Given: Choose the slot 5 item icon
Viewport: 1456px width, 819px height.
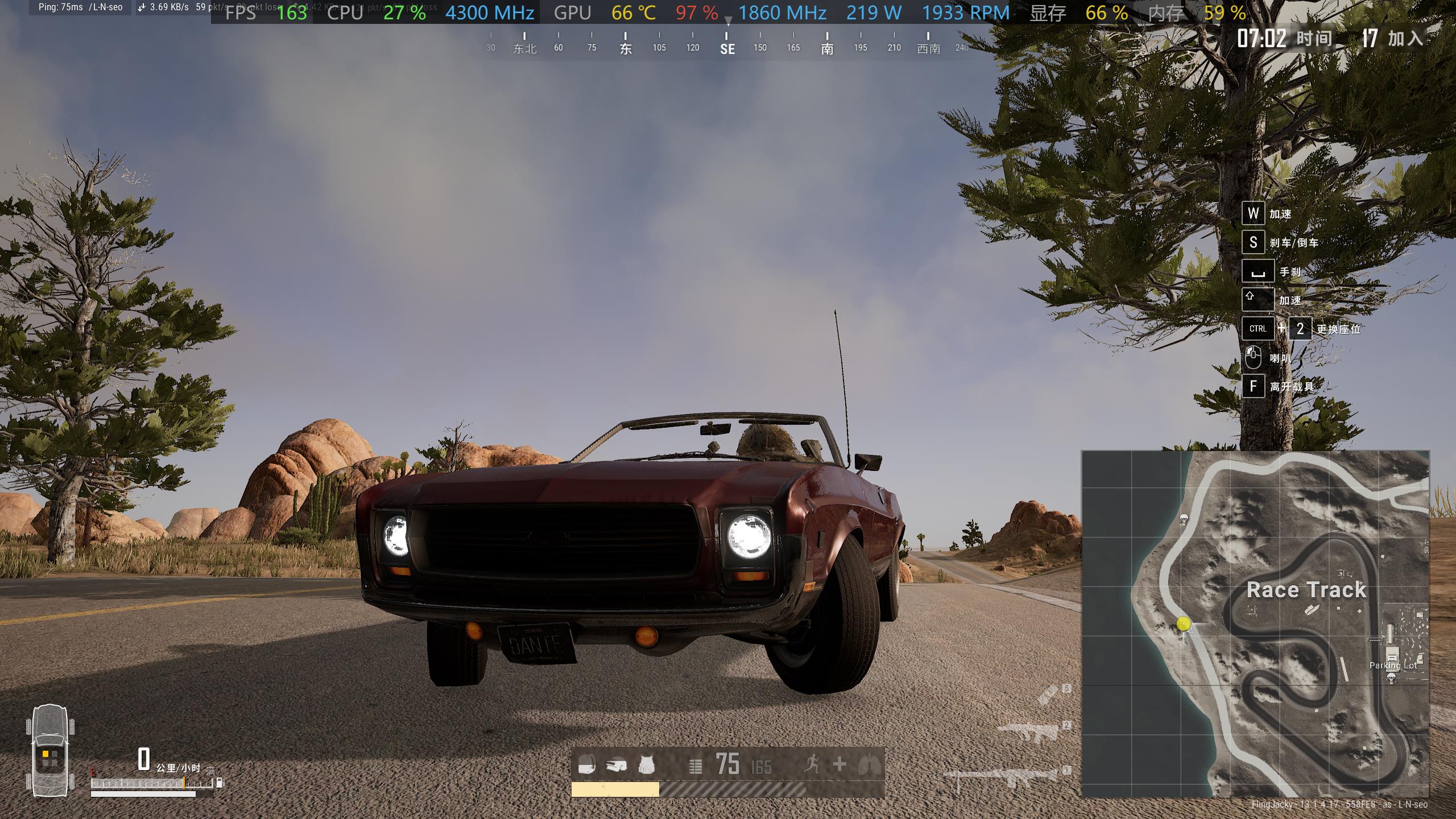Looking at the screenshot, I should point(1048,695).
